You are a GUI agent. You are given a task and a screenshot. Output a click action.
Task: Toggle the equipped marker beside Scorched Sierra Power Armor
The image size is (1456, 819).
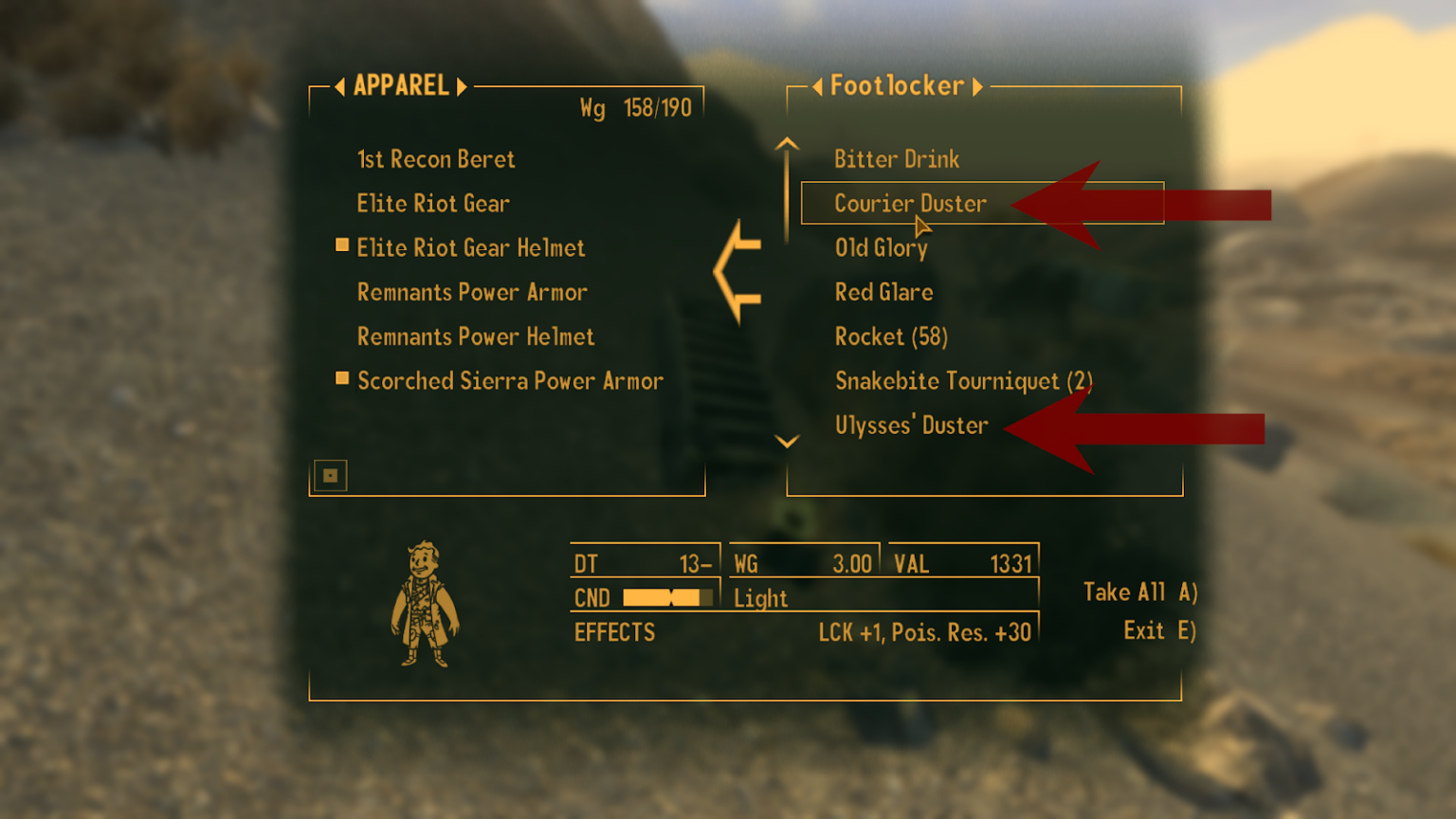[341, 378]
